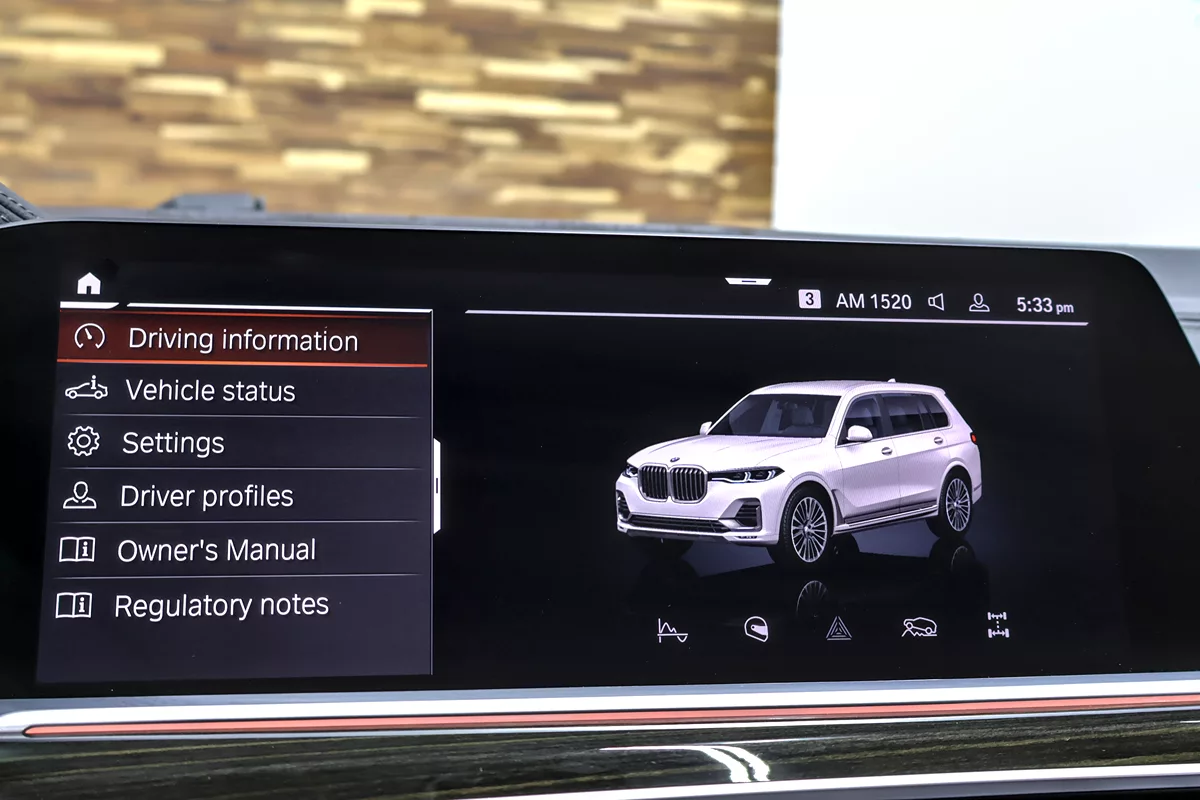Click the speaker sound icon in status bar

(936, 302)
